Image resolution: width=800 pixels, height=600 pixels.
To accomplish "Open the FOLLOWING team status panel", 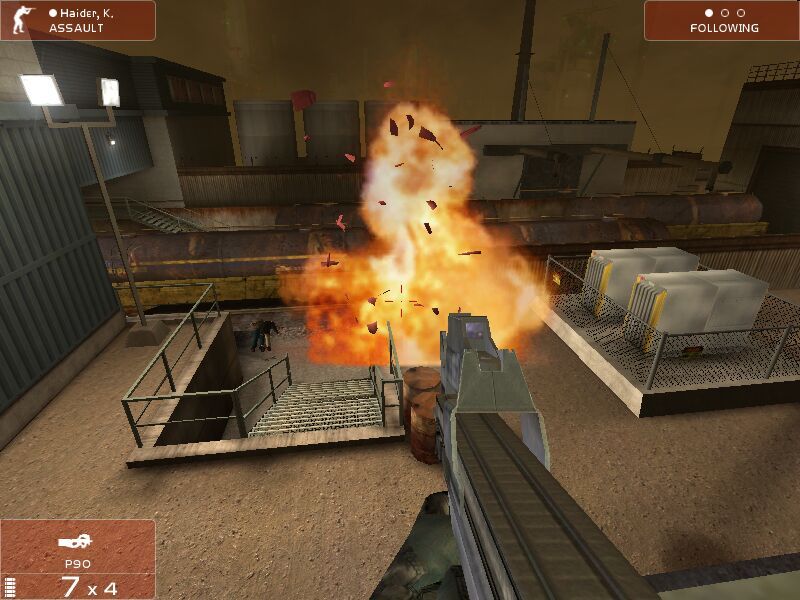I will pyautogui.click(x=722, y=20).
